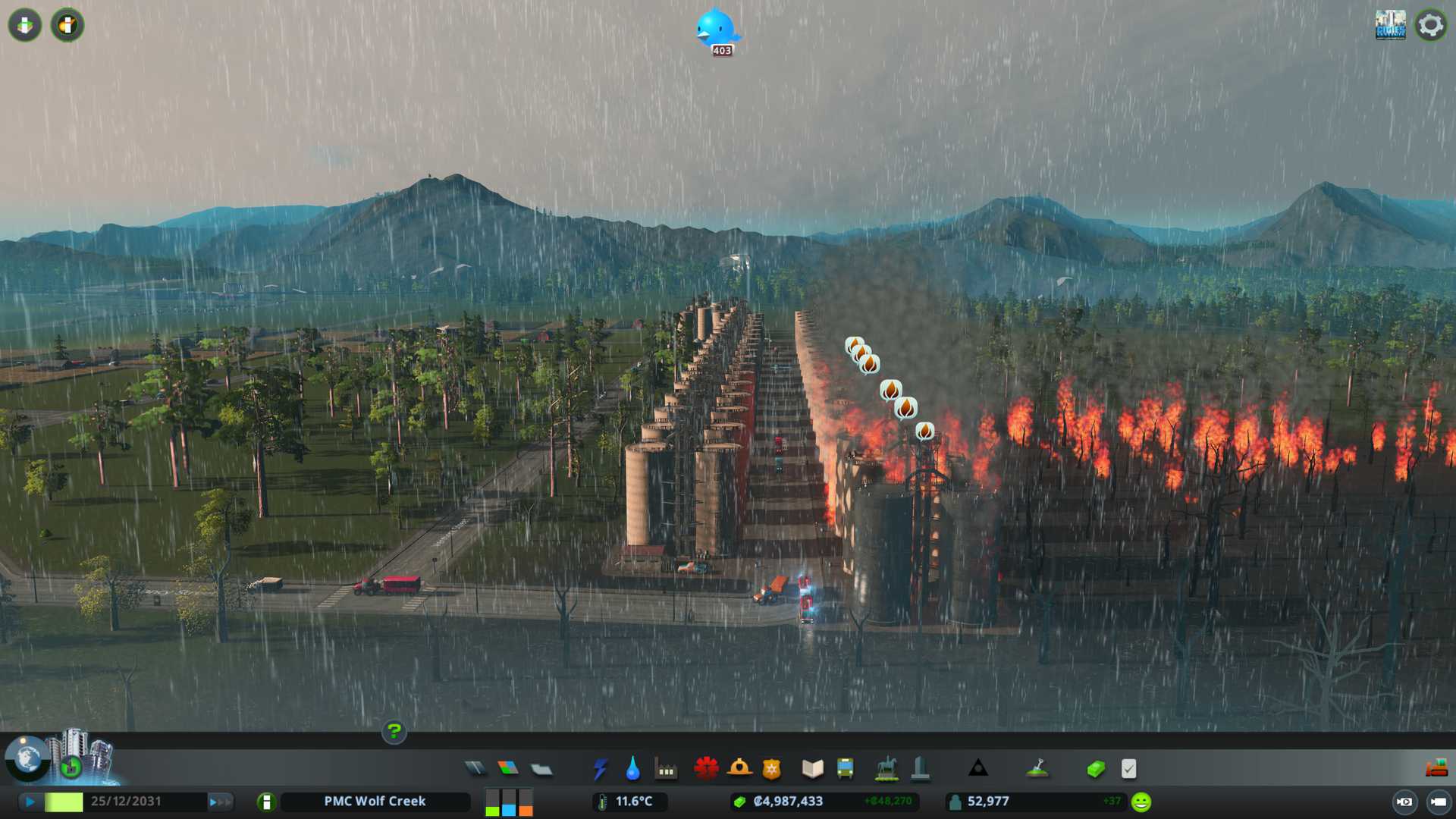Open the red Healthcare menu

706,769
